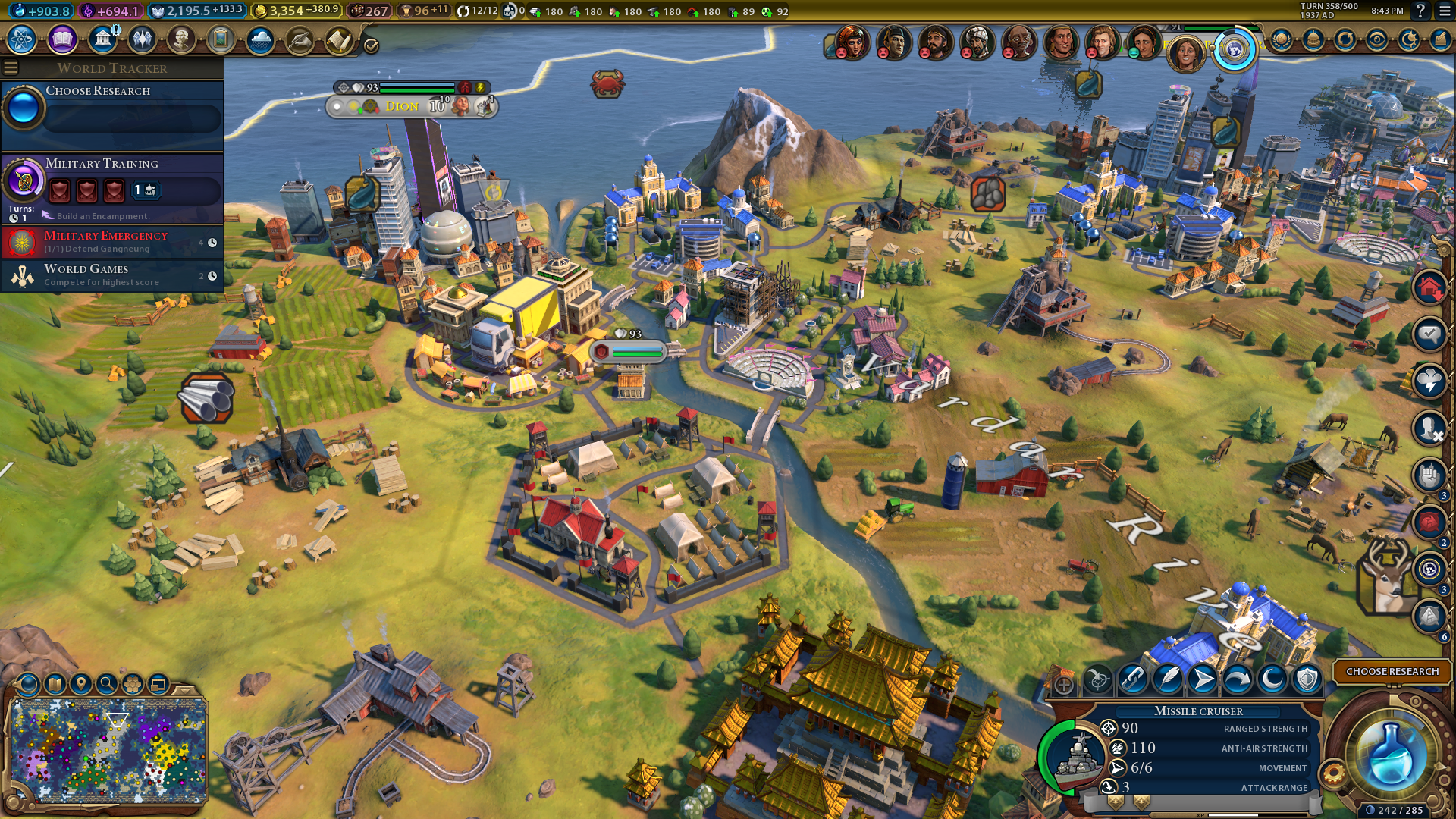Click the Choose Research action button

click(1392, 672)
